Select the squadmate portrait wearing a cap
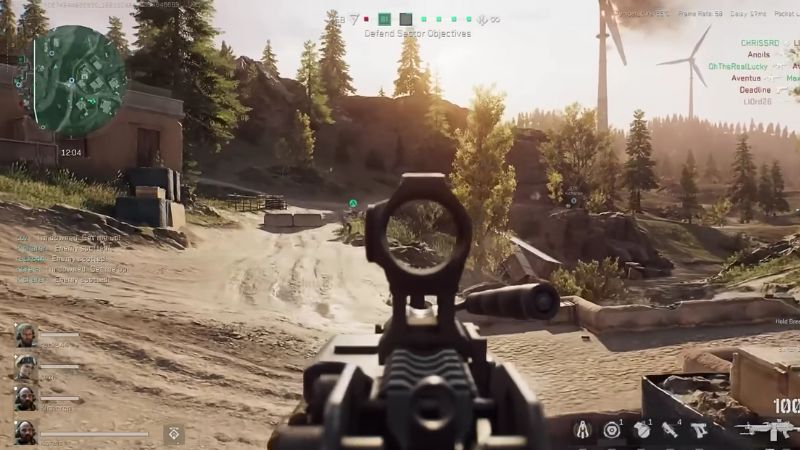Image resolution: width=800 pixels, height=450 pixels. click(25, 366)
